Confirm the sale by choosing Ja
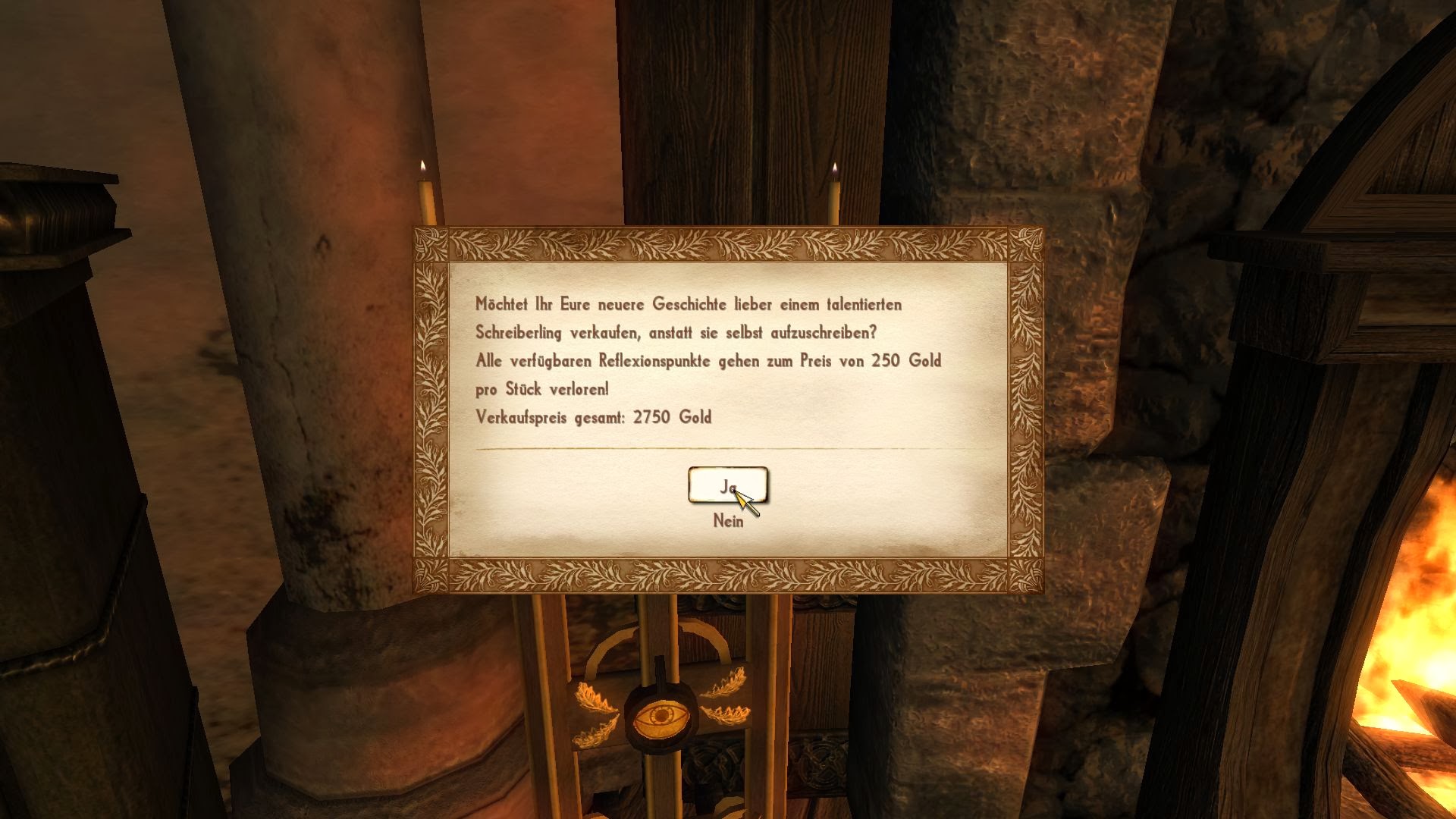1456x819 pixels. point(727,485)
